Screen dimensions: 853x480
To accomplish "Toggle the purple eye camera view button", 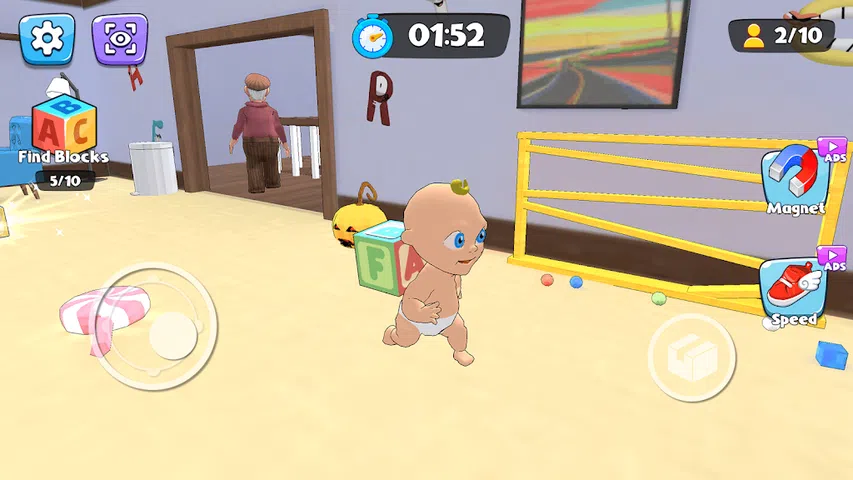I will click(120, 38).
